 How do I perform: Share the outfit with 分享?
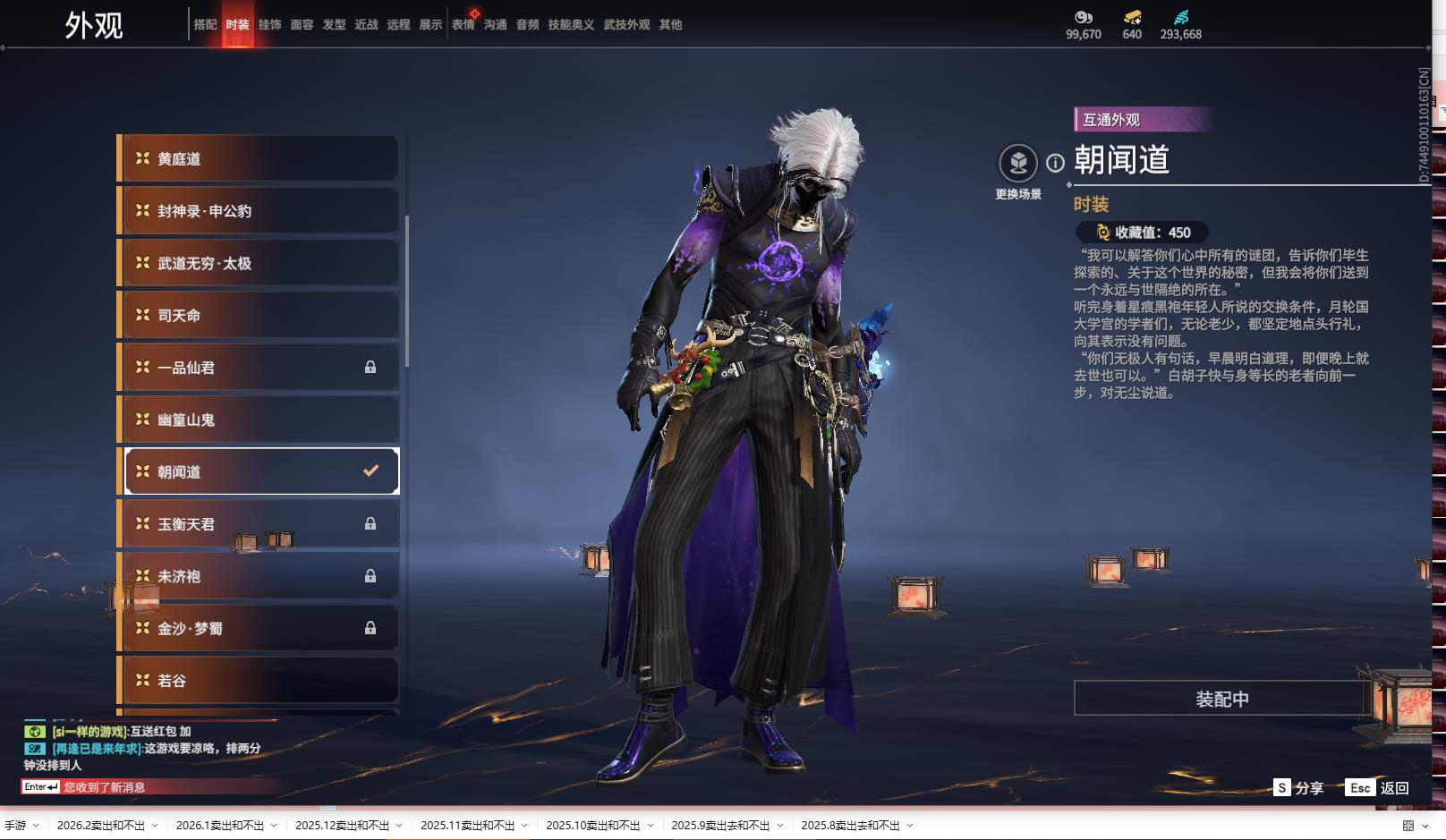[x=1298, y=788]
